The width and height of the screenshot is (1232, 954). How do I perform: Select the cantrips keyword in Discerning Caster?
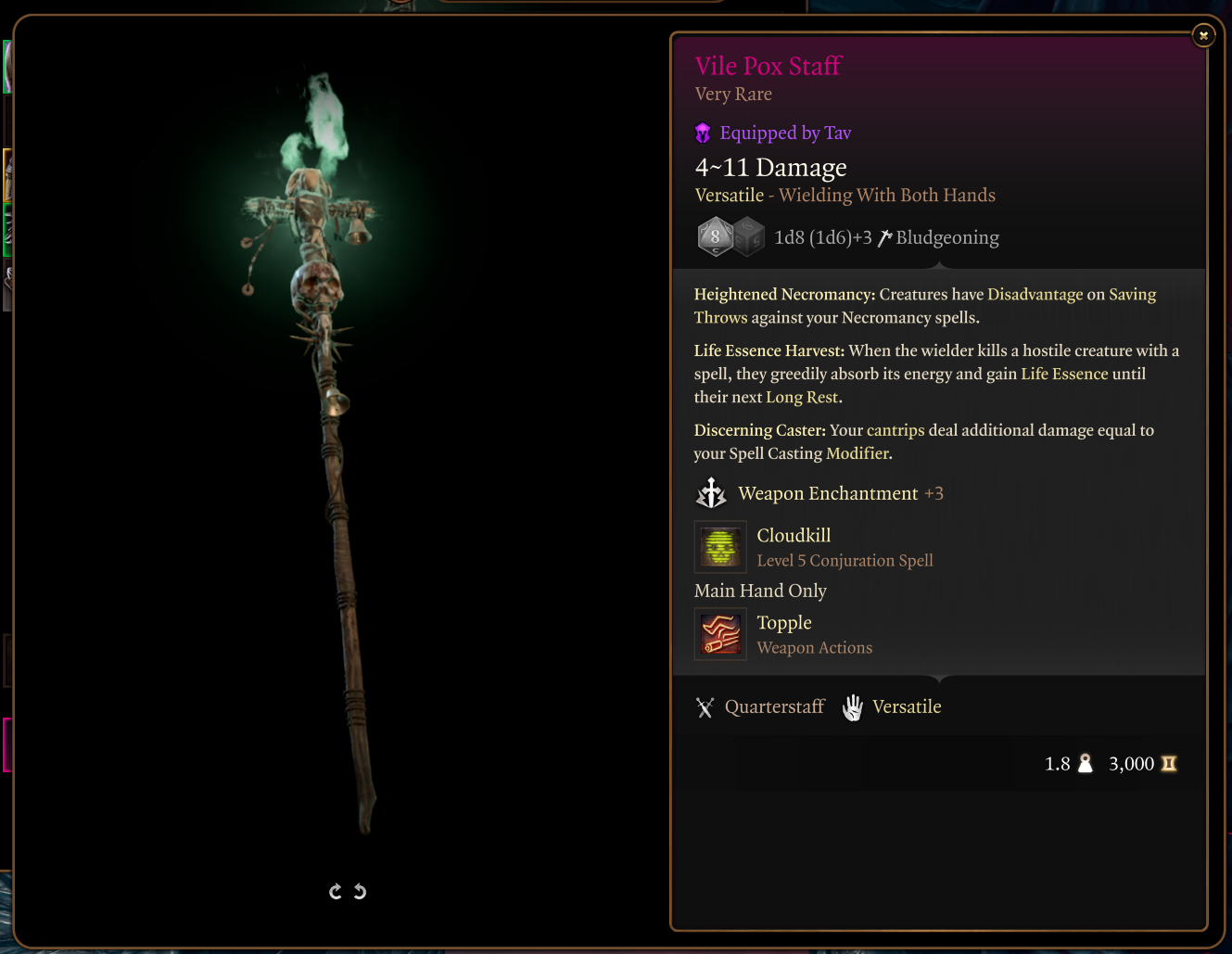pyautogui.click(x=895, y=430)
